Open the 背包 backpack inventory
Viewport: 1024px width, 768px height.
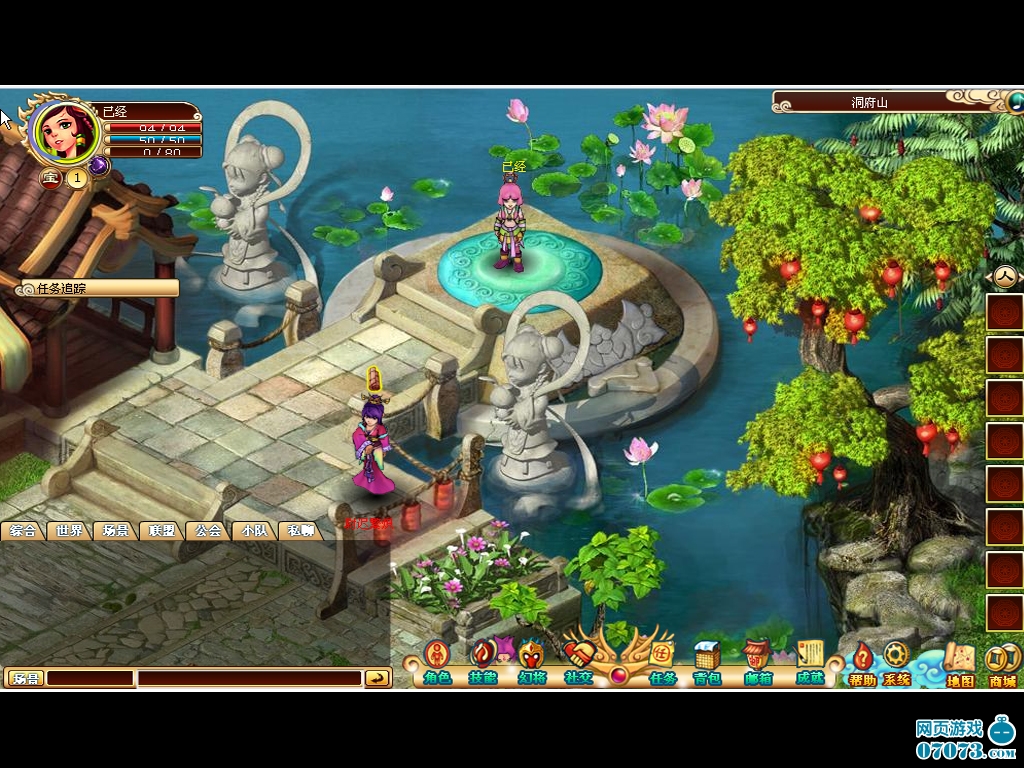tap(707, 660)
